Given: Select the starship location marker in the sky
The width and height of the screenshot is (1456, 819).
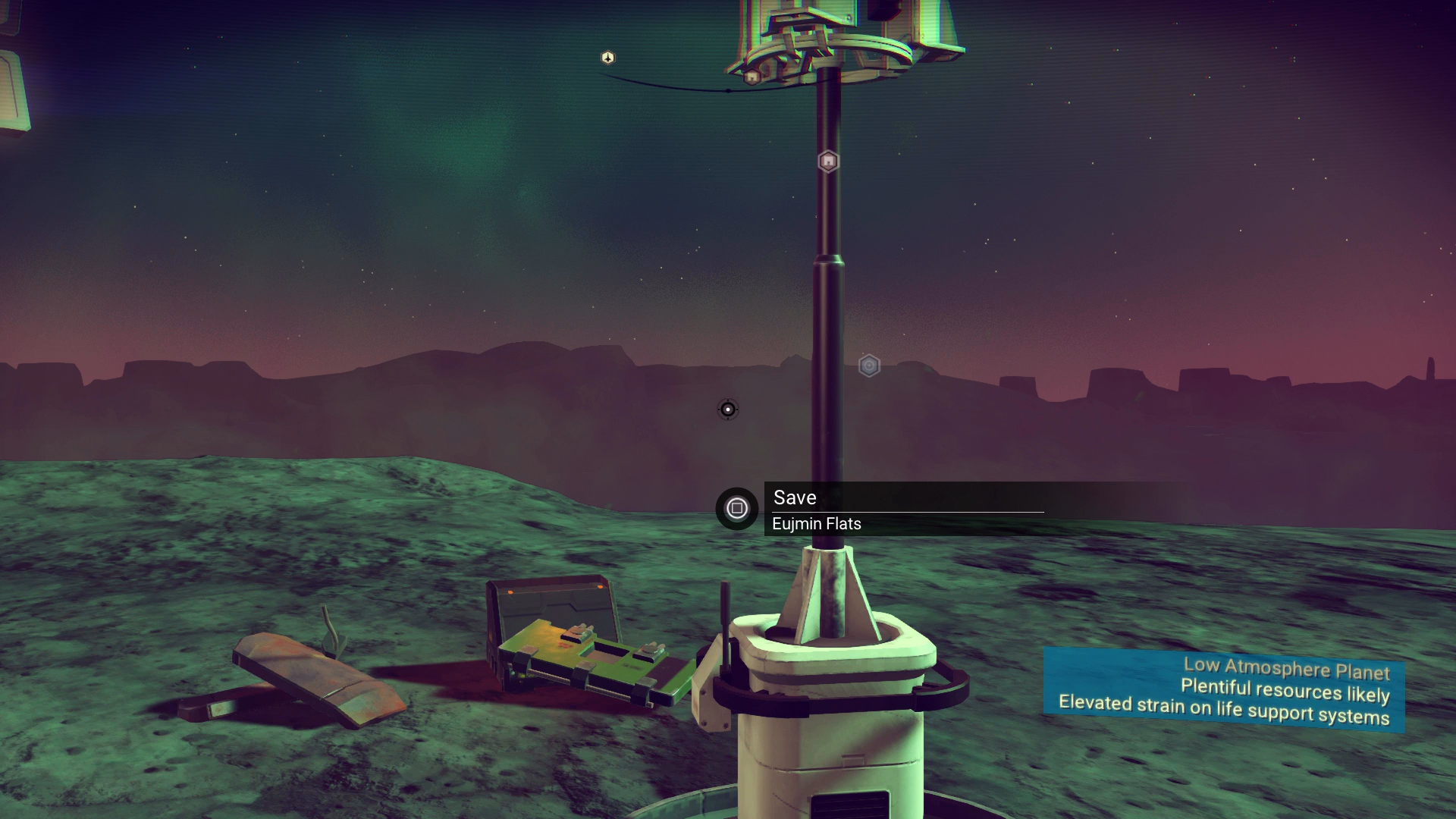Looking at the screenshot, I should (606, 57).
